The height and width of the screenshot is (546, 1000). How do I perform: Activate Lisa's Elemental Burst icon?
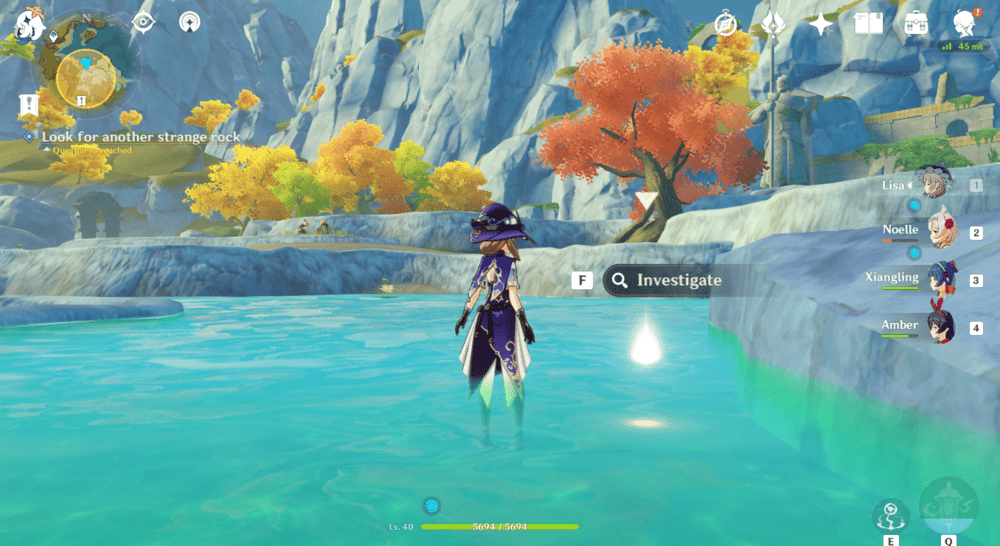(x=947, y=508)
